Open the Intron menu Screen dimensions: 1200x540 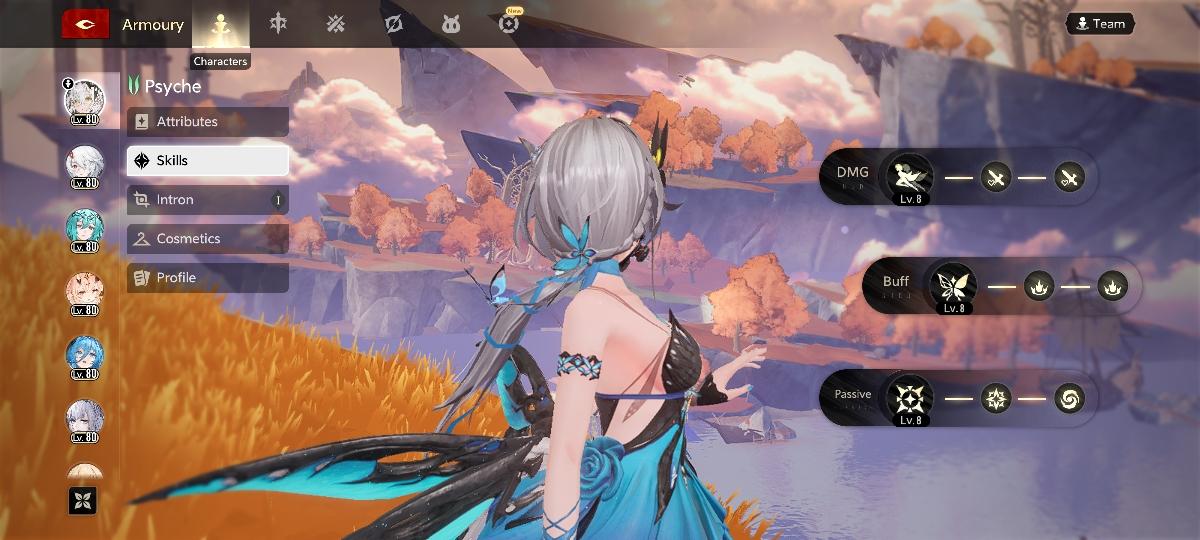[208, 200]
